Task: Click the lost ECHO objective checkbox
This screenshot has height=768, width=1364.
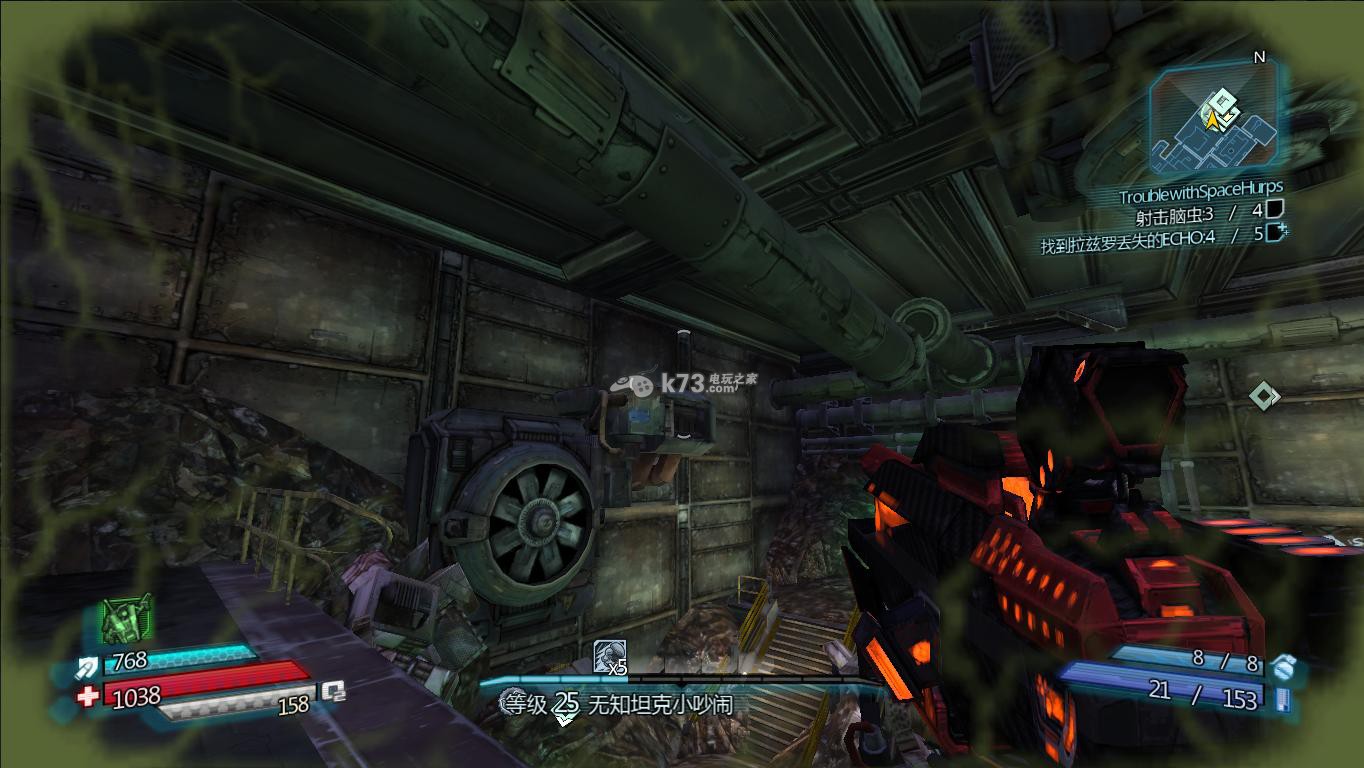Action: (1275, 233)
